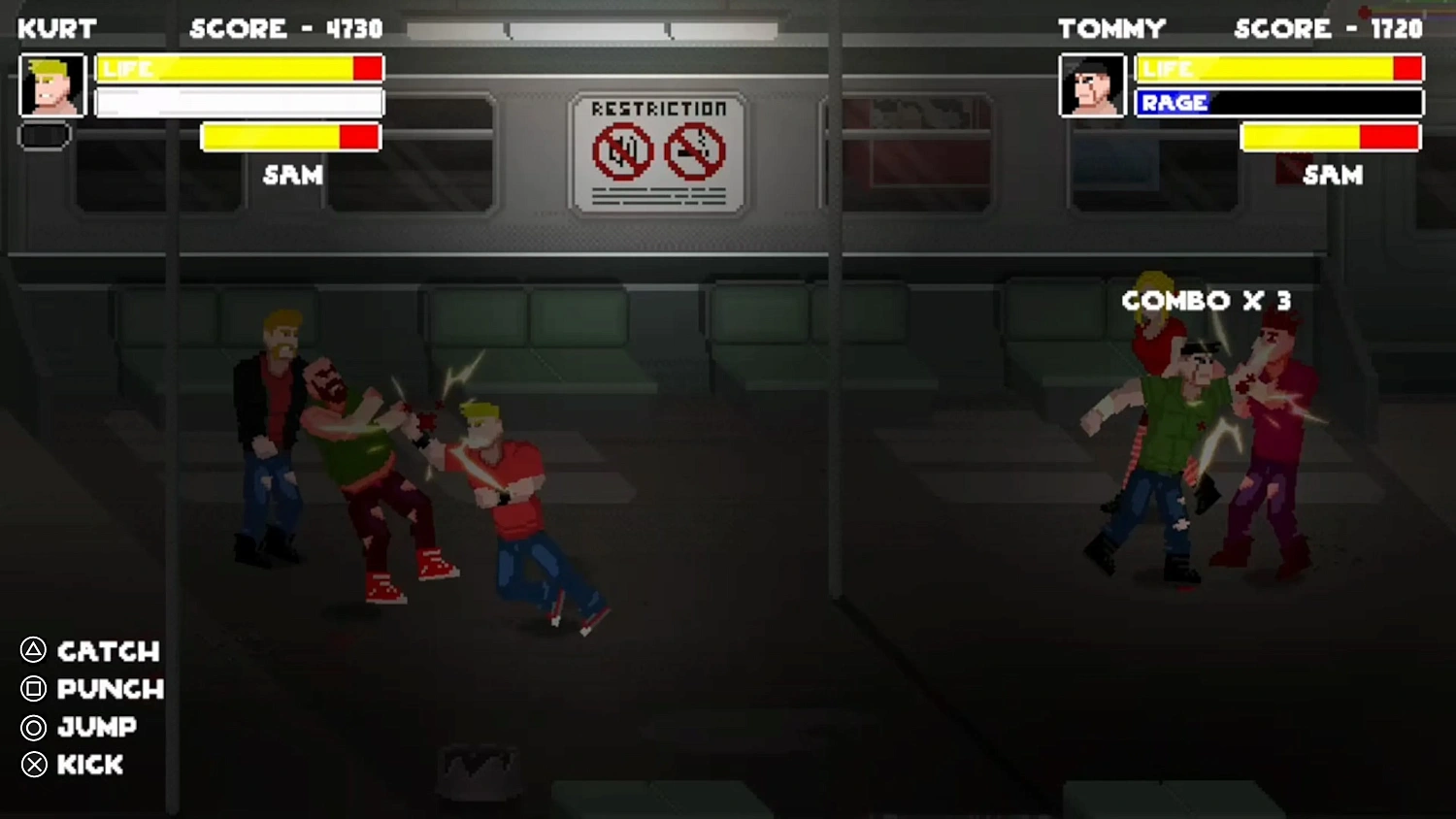The image size is (1456, 819).
Task: Select the square Punch button icon
Action: [32, 690]
